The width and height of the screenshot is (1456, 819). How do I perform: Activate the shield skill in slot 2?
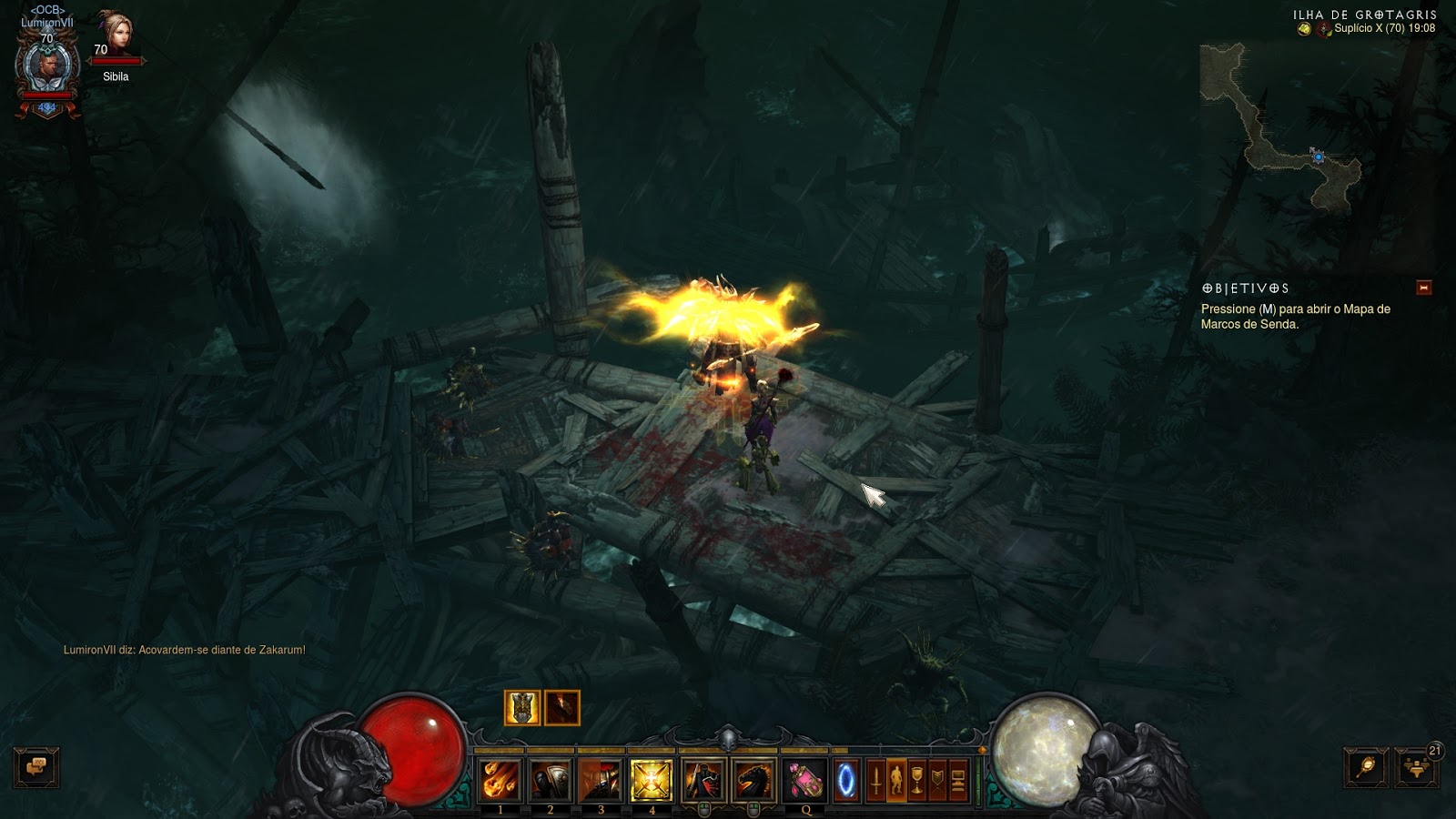[x=550, y=780]
